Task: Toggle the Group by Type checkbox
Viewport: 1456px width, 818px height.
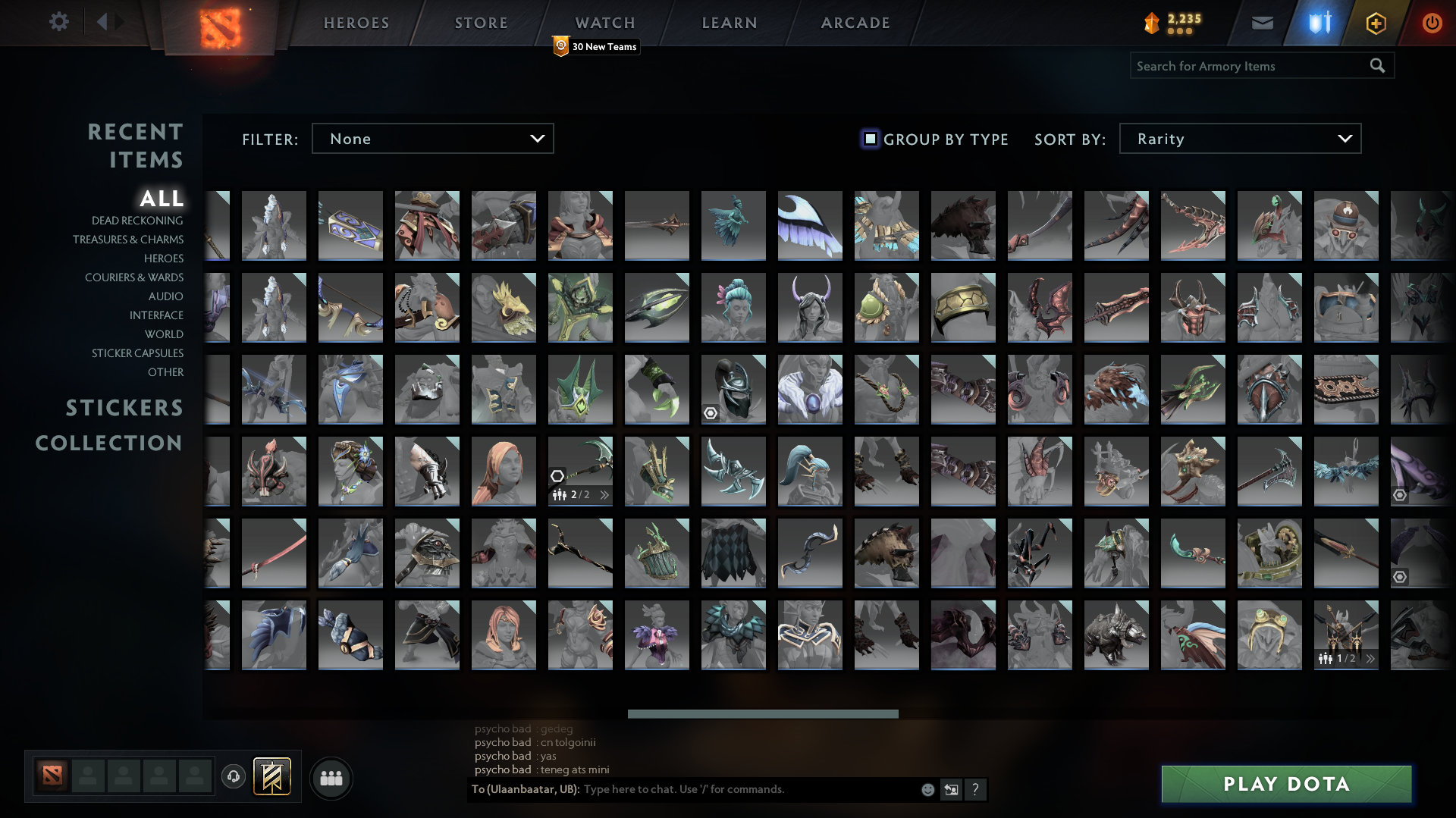Action: [x=868, y=139]
